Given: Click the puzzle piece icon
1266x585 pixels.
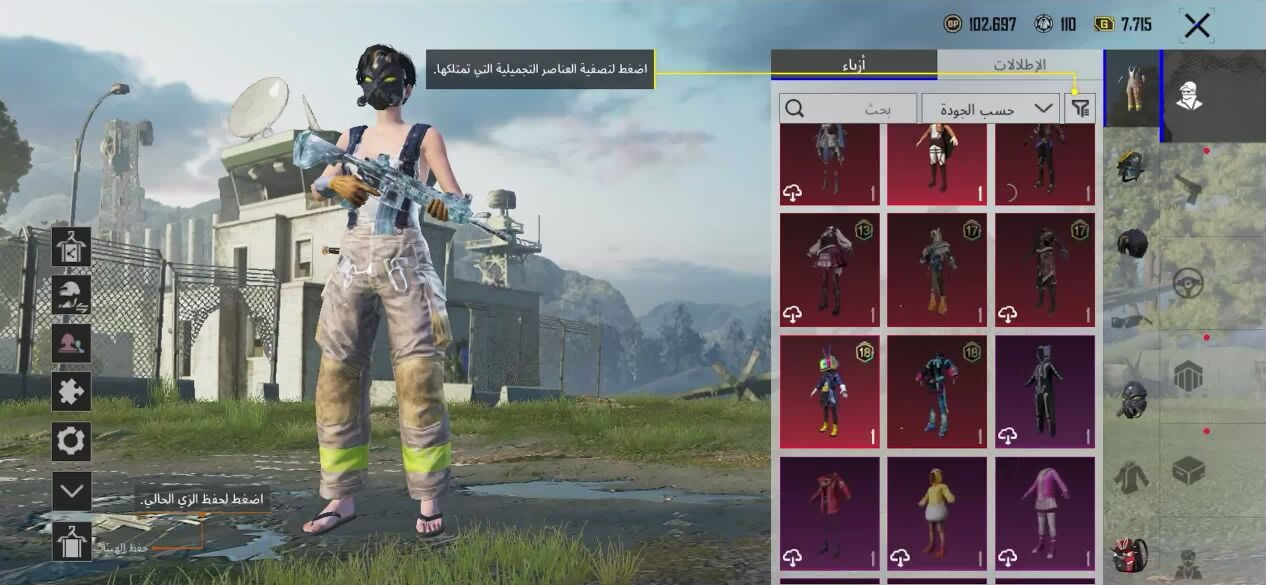Looking at the screenshot, I should tap(72, 392).
